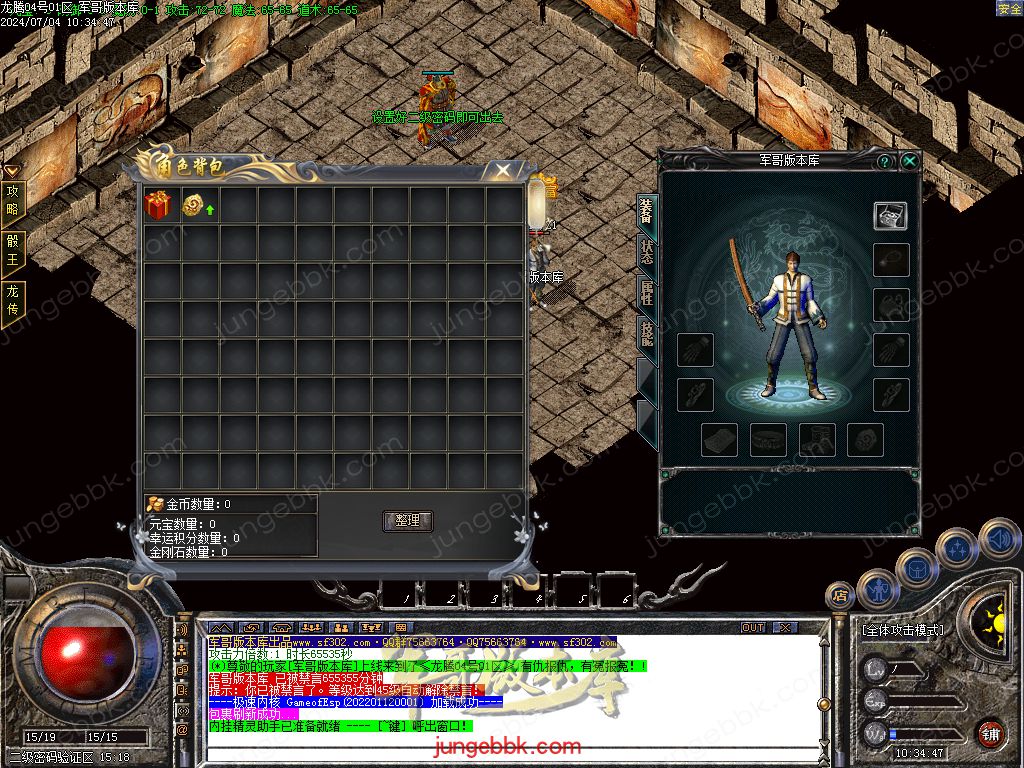Click the treasure chest icon in equipment panel
Image resolution: width=1024 pixels, height=768 pixels.
coord(890,215)
